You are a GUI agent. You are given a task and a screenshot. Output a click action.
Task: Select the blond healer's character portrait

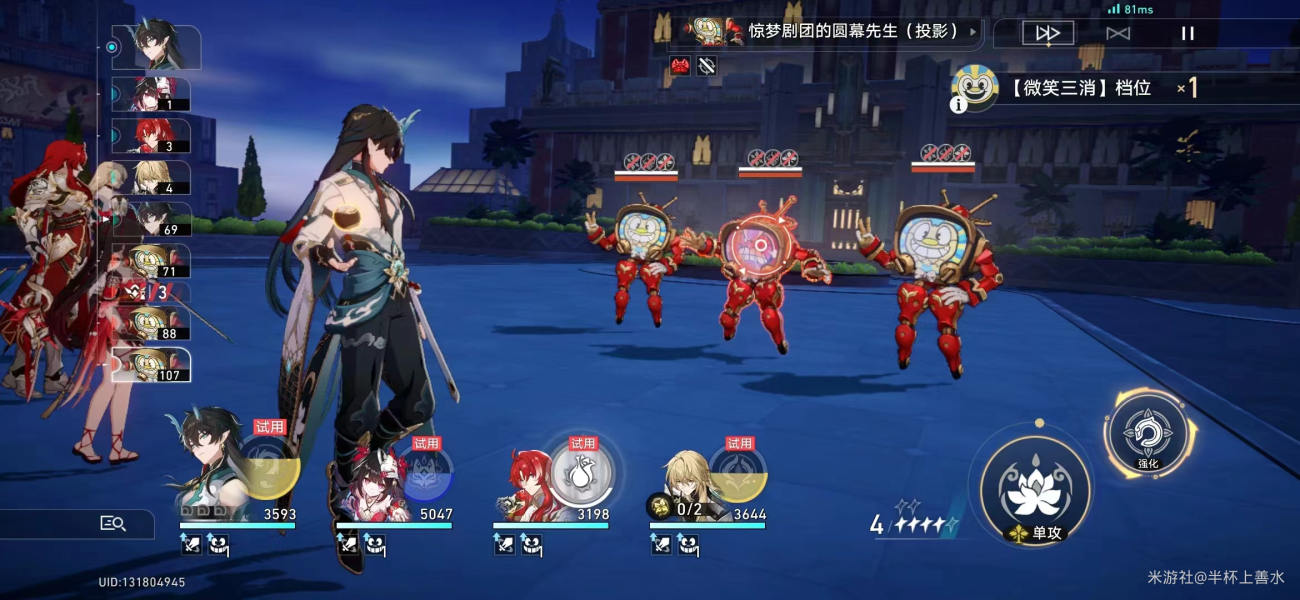coord(688,480)
